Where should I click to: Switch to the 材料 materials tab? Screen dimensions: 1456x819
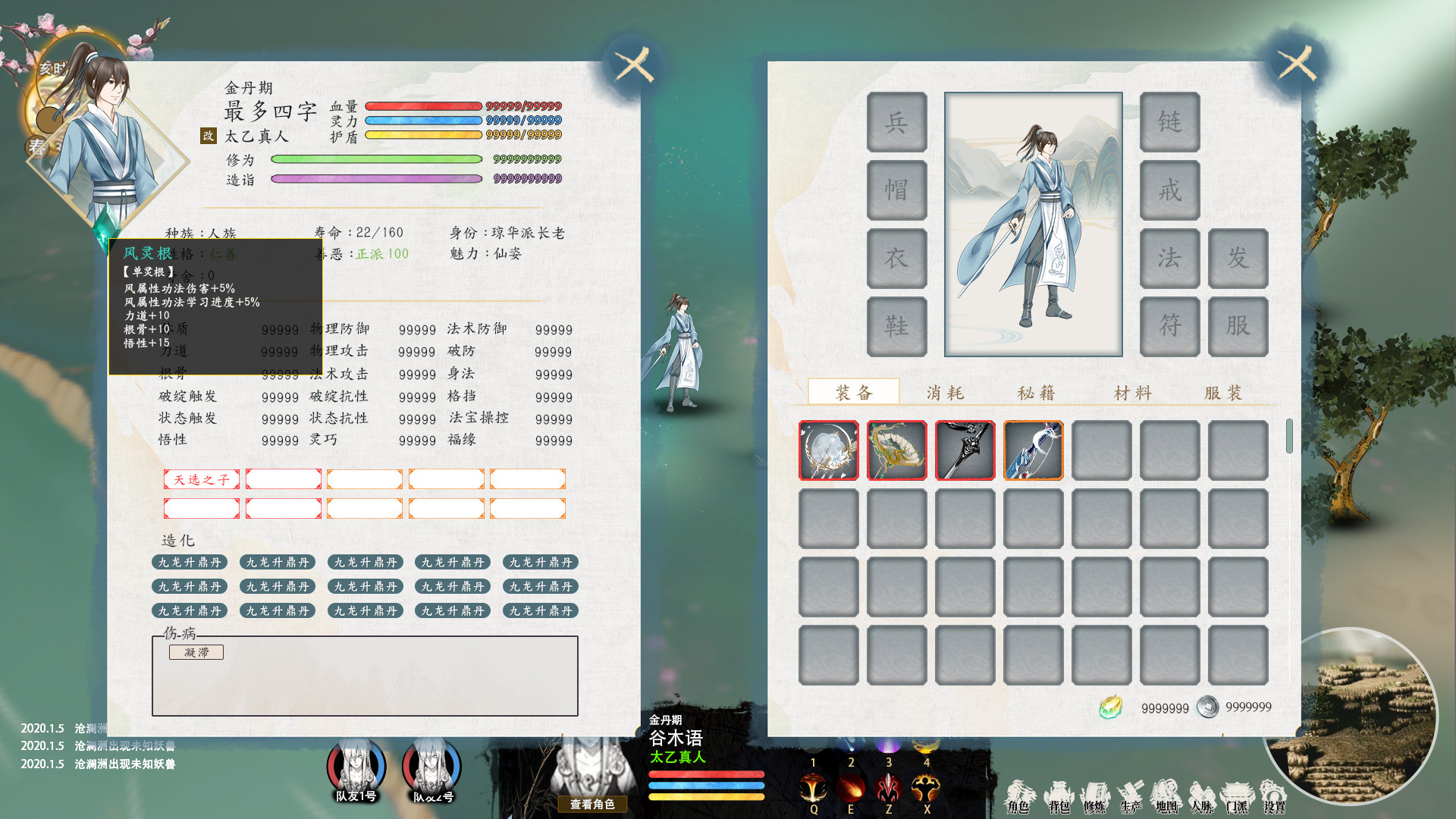pyautogui.click(x=1131, y=392)
